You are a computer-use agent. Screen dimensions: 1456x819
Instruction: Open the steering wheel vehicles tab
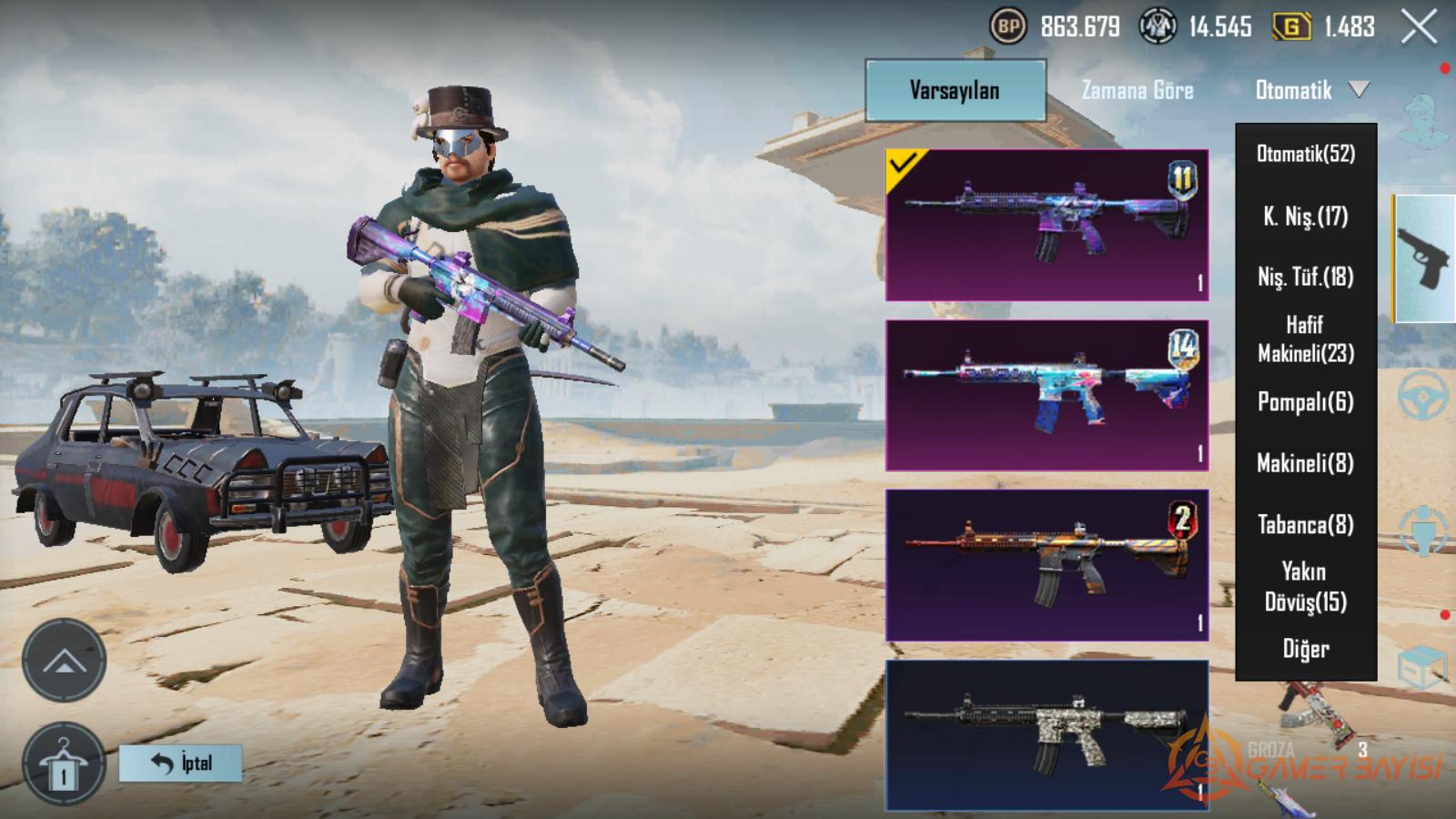(1422, 397)
